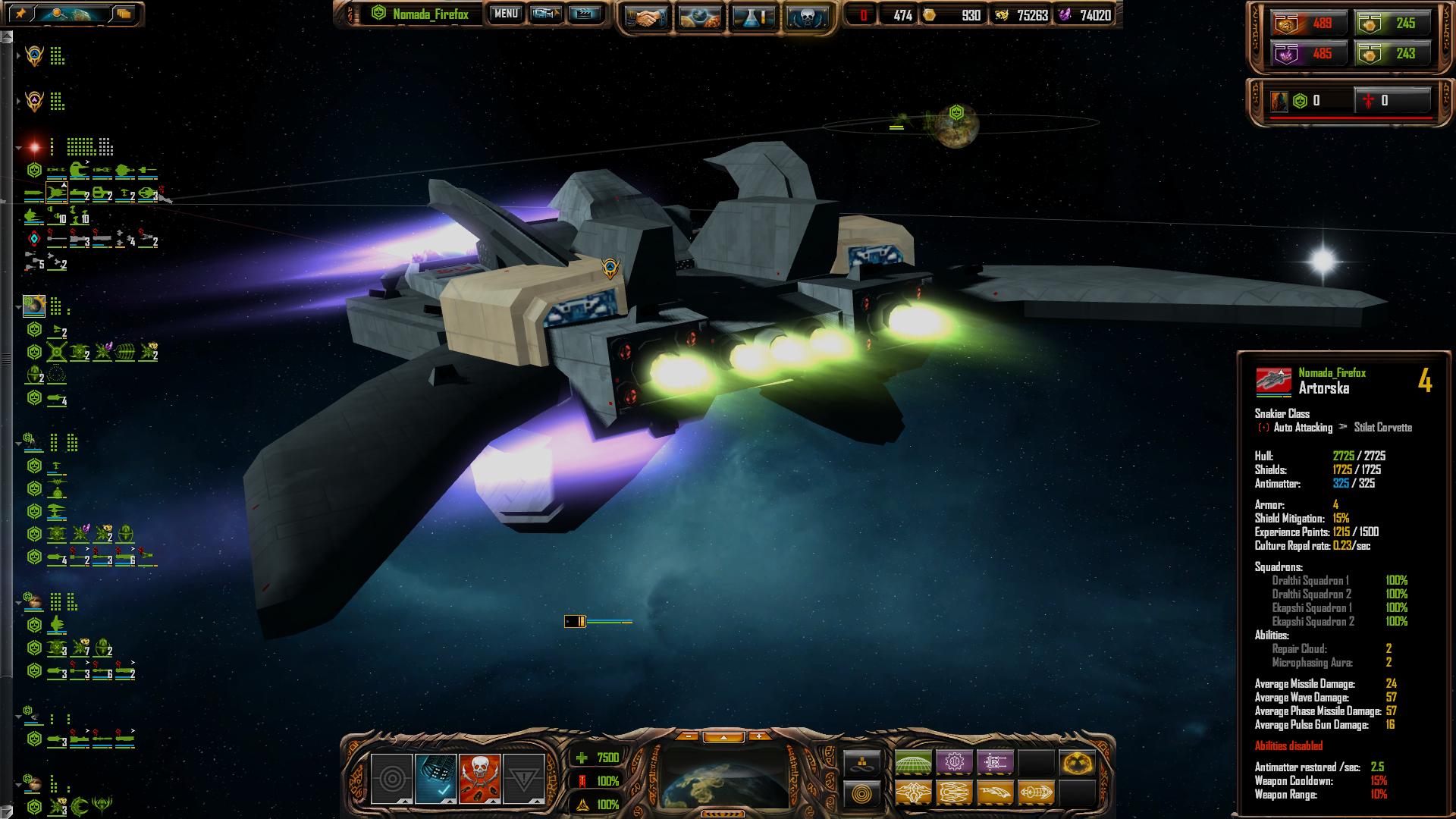Viewport: 1456px width, 819px height.
Task: Click the green grid dome button
Action: 913,762
